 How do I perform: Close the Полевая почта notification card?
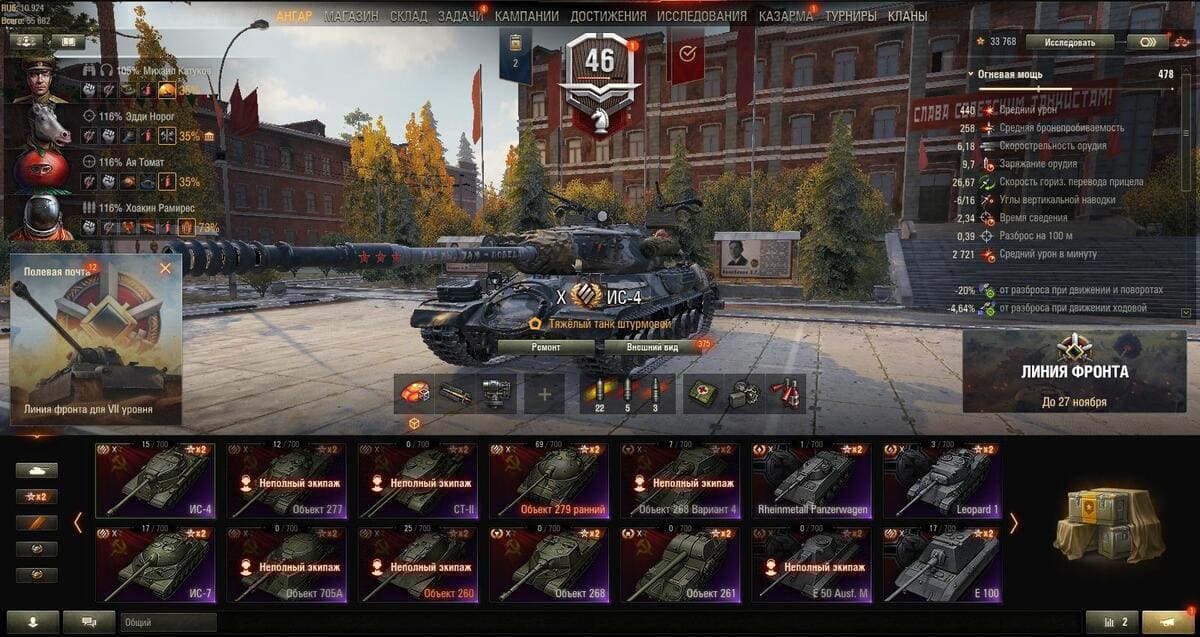[165, 268]
